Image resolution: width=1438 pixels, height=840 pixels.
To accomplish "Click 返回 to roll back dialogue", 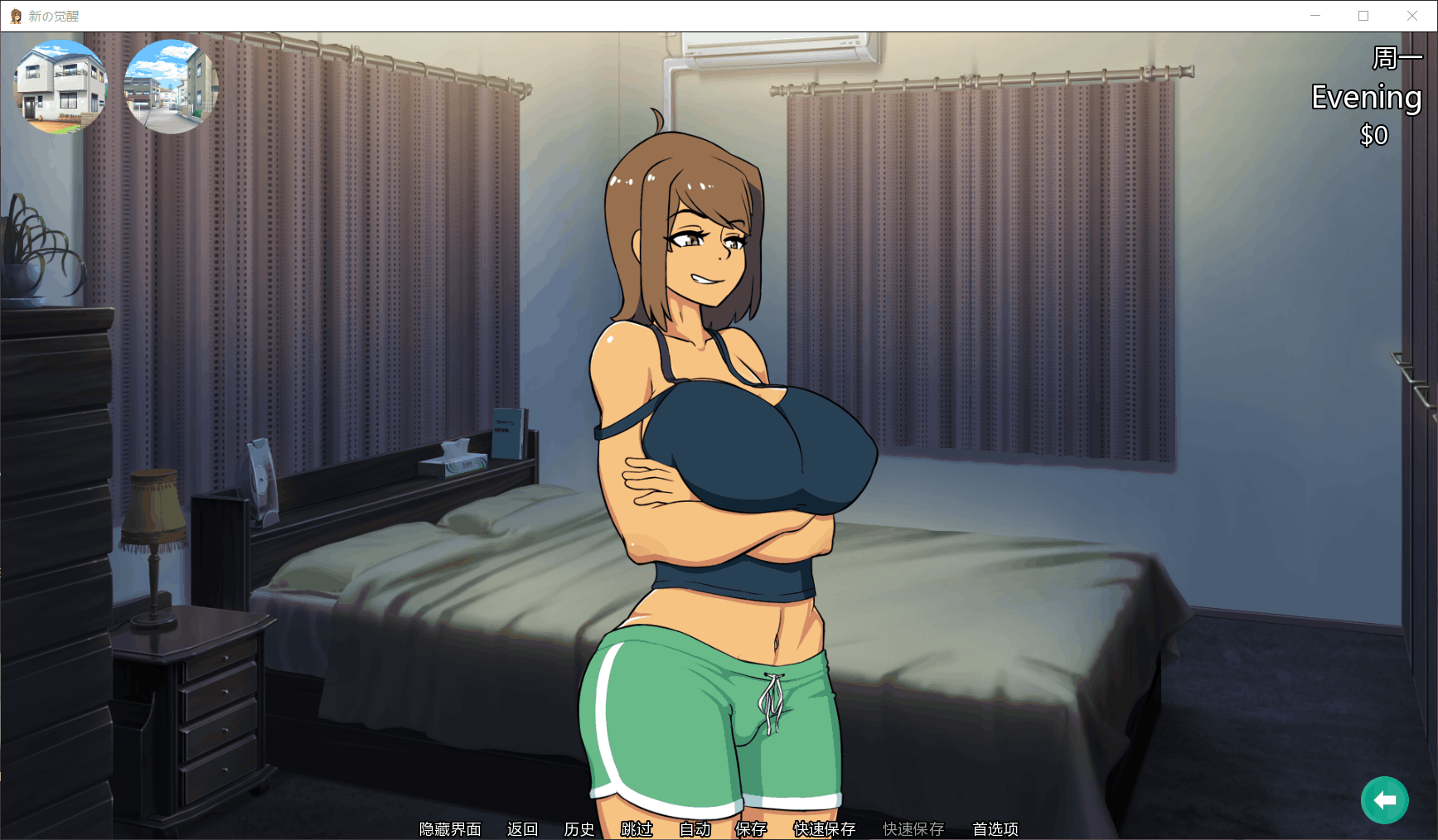I will coord(521,828).
